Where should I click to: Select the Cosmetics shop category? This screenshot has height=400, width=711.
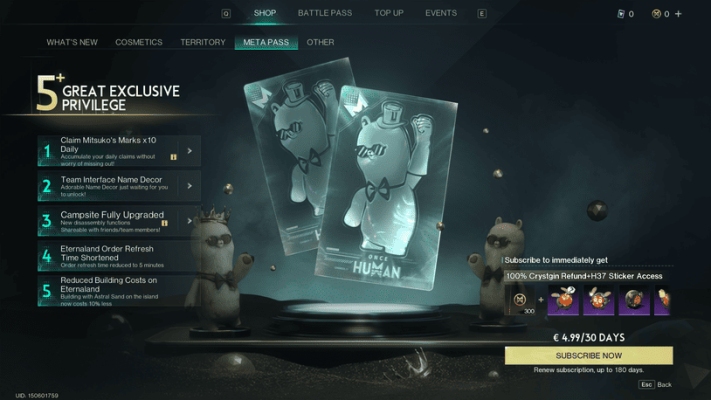tap(139, 42)
